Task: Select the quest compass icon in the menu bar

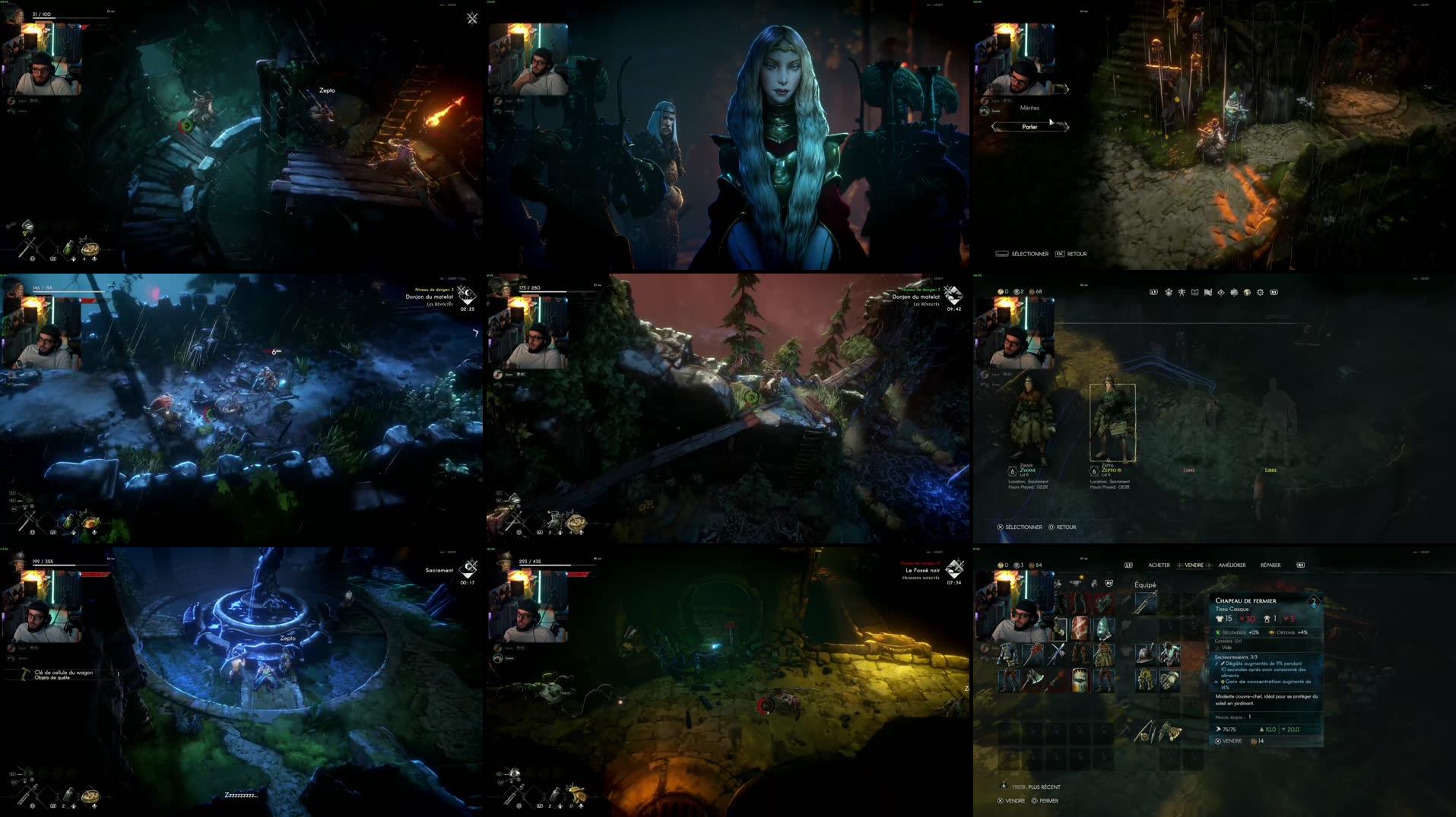Action: tap(1222, 293)
